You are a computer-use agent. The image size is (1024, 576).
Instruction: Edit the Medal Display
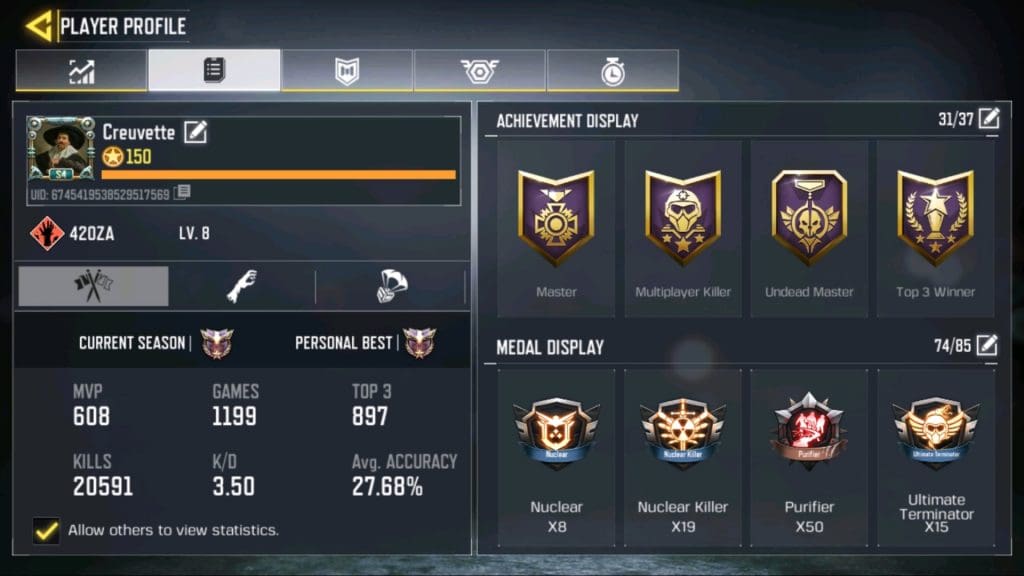(x=988, y=346)
